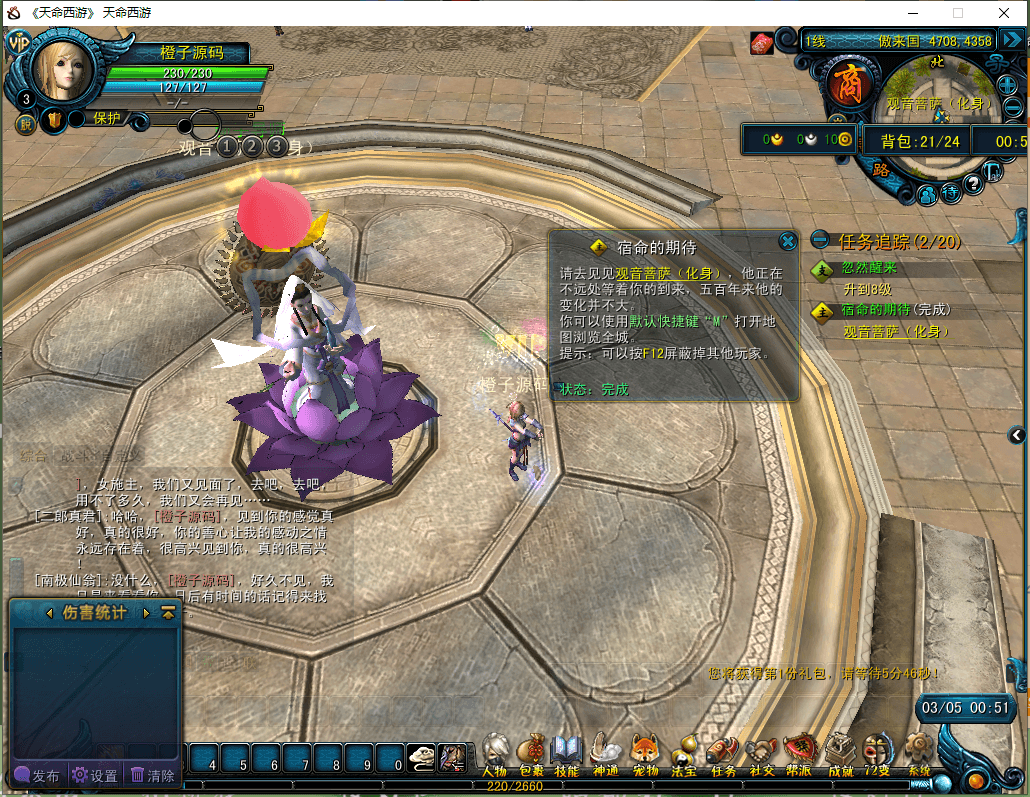This screenshot has width=1030, height=797.
Task: Open the 帮派 guild panel
Action: point(799,754)
